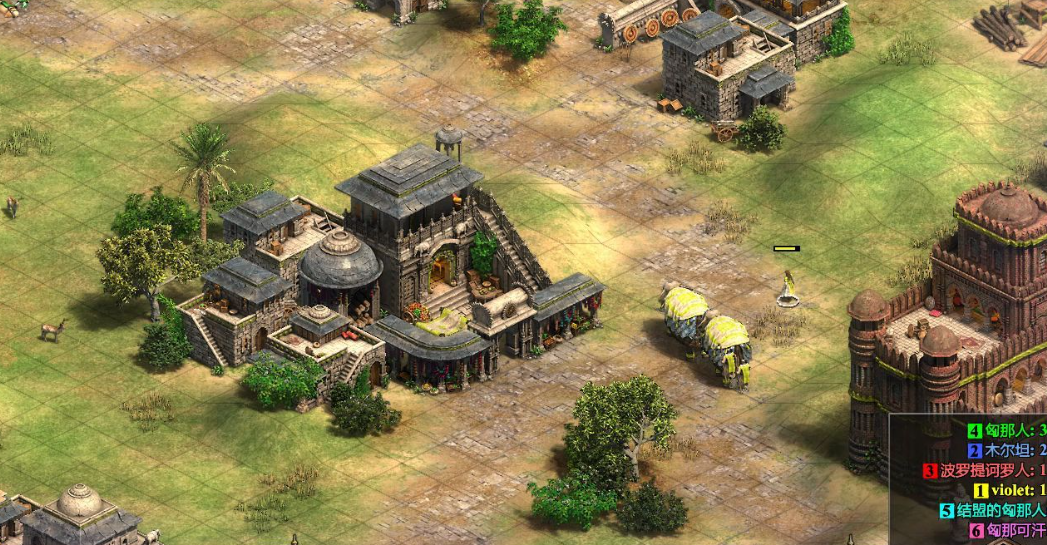The width and height of the screenshot is (1047, 545).
Task: Select the blue player 2 木尔坦 row
Action: pos(1005,451)
